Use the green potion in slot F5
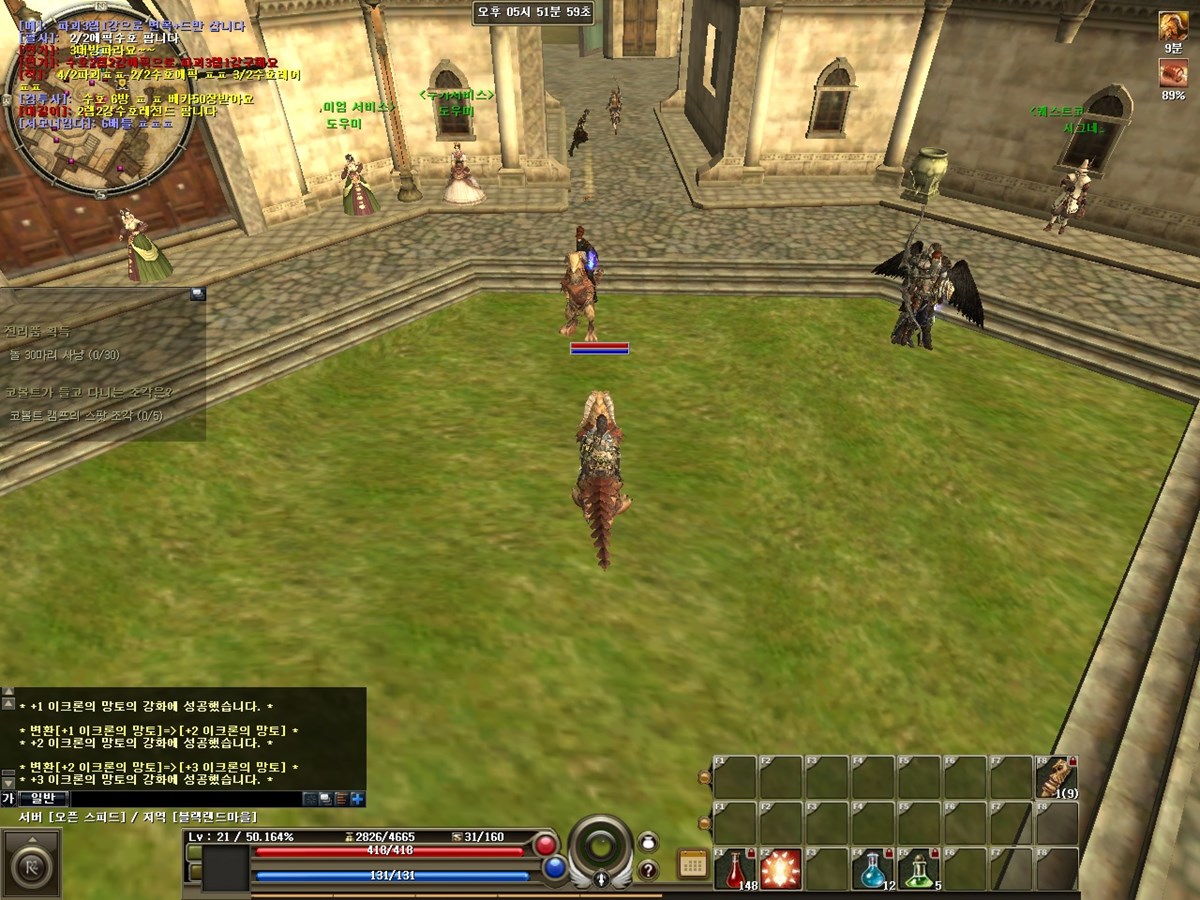 [x=919, y=869]
